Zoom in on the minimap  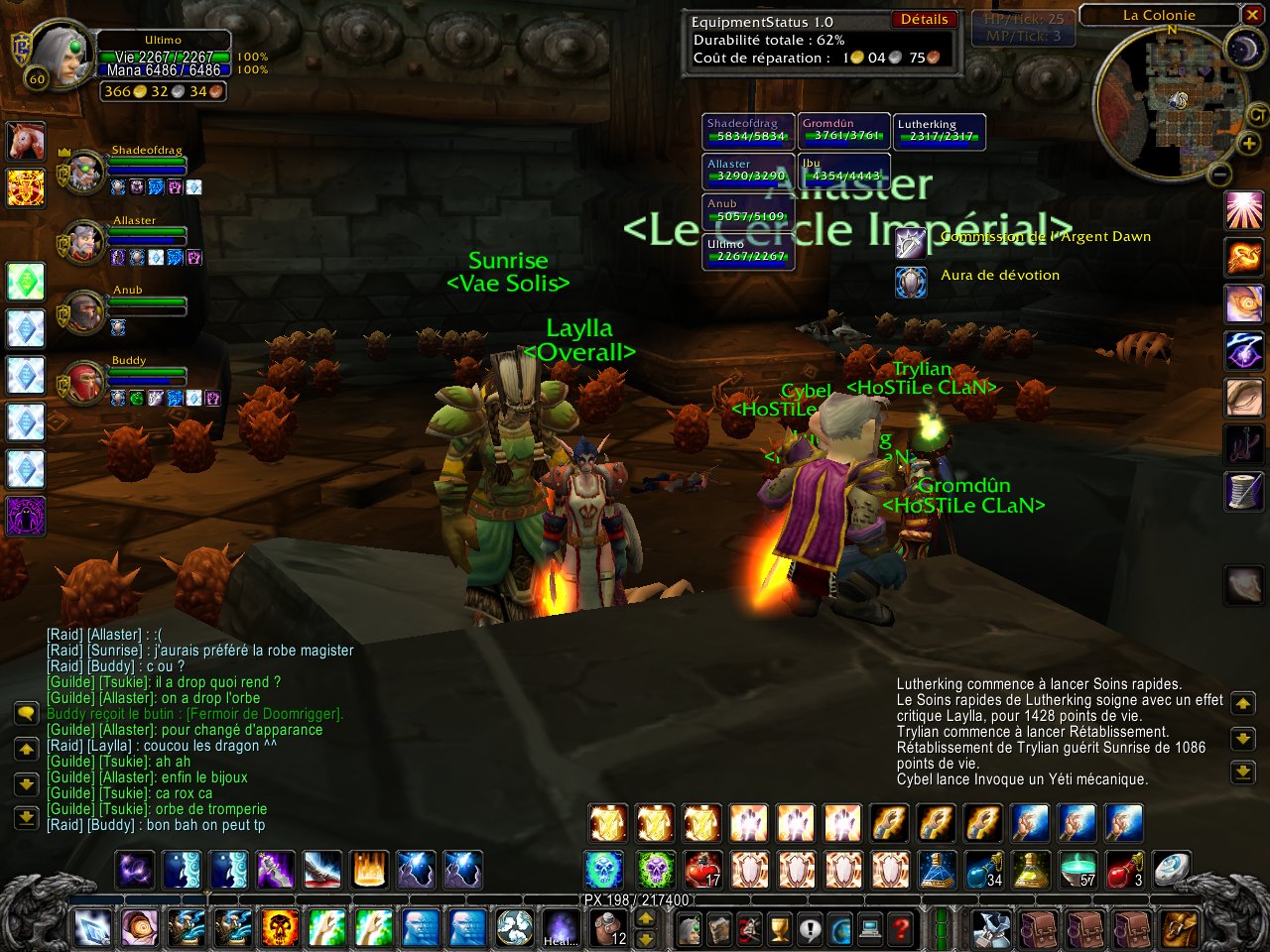(x=1248, y=144)
